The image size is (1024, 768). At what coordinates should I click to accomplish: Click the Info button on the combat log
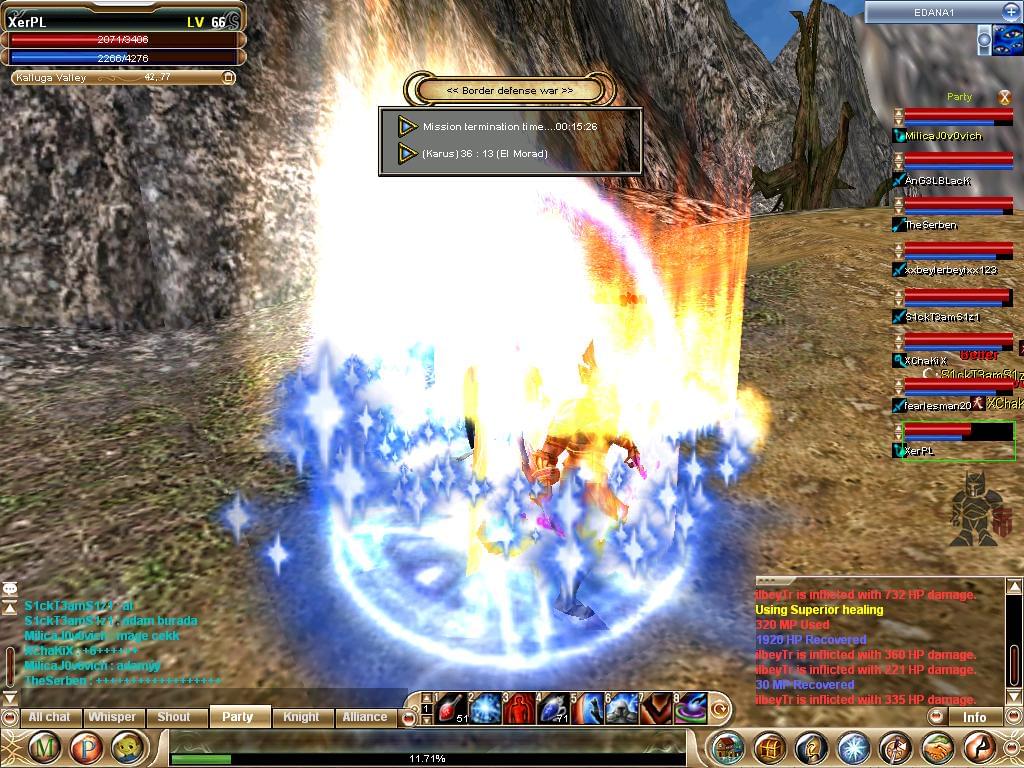pyautogui.click(x=974, y=717)
